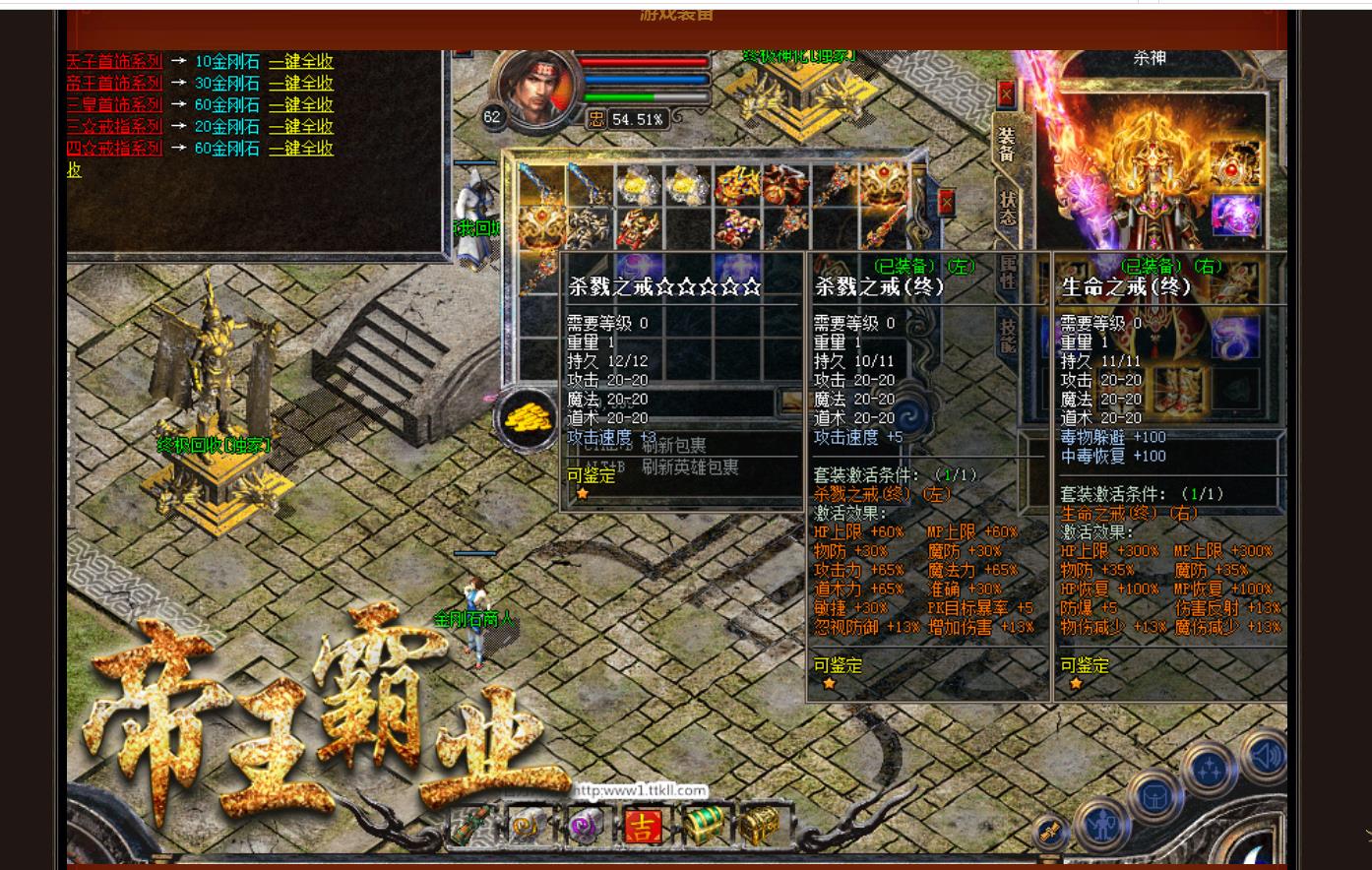Click the red 吉 icon in the hotbar
This screenshot has width=1372, height=870.
pyautogui.click(x=644, y=826)
